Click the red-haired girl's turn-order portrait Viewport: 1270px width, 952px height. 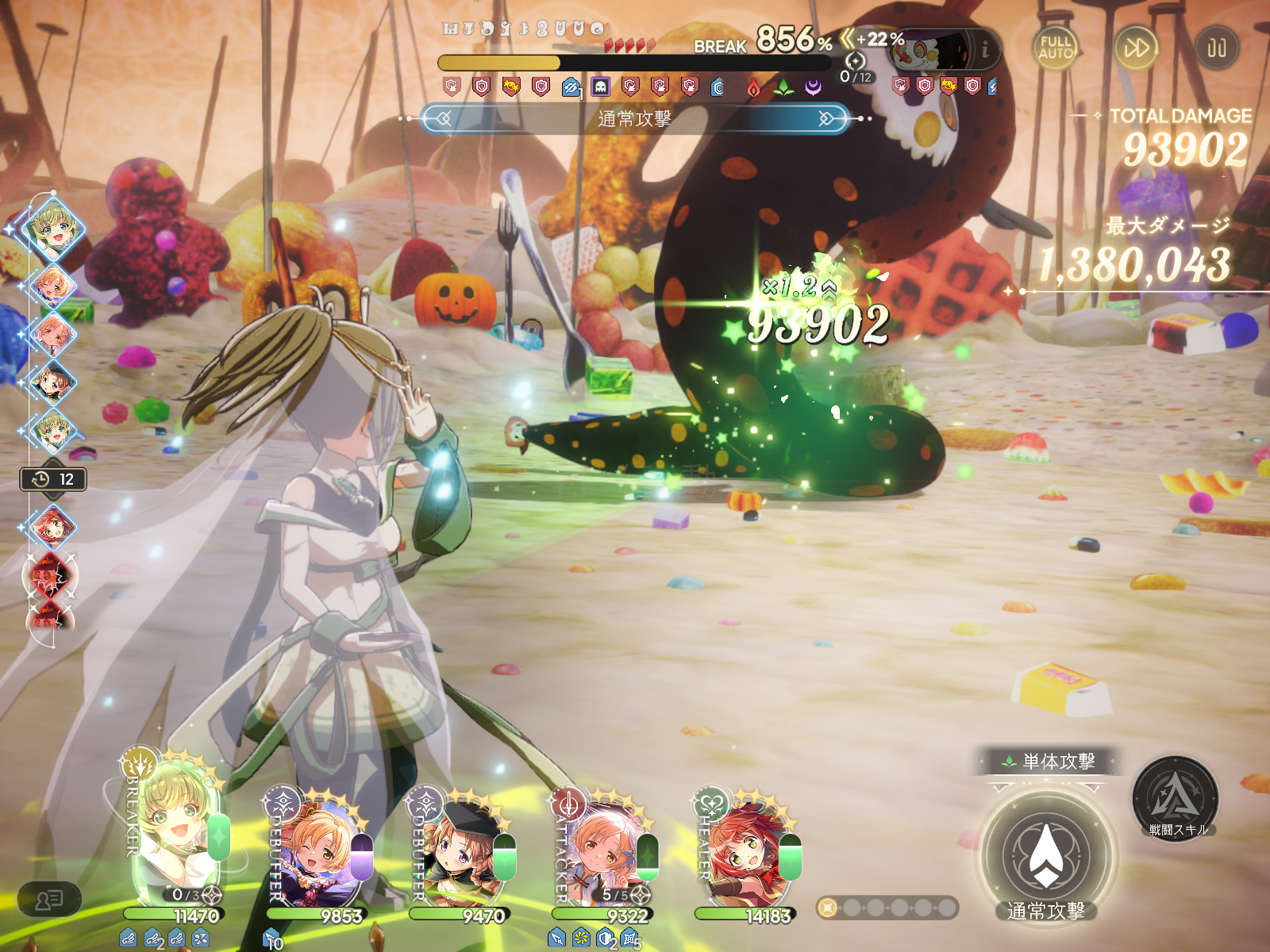pyautogui.click(x=52, y=526)
